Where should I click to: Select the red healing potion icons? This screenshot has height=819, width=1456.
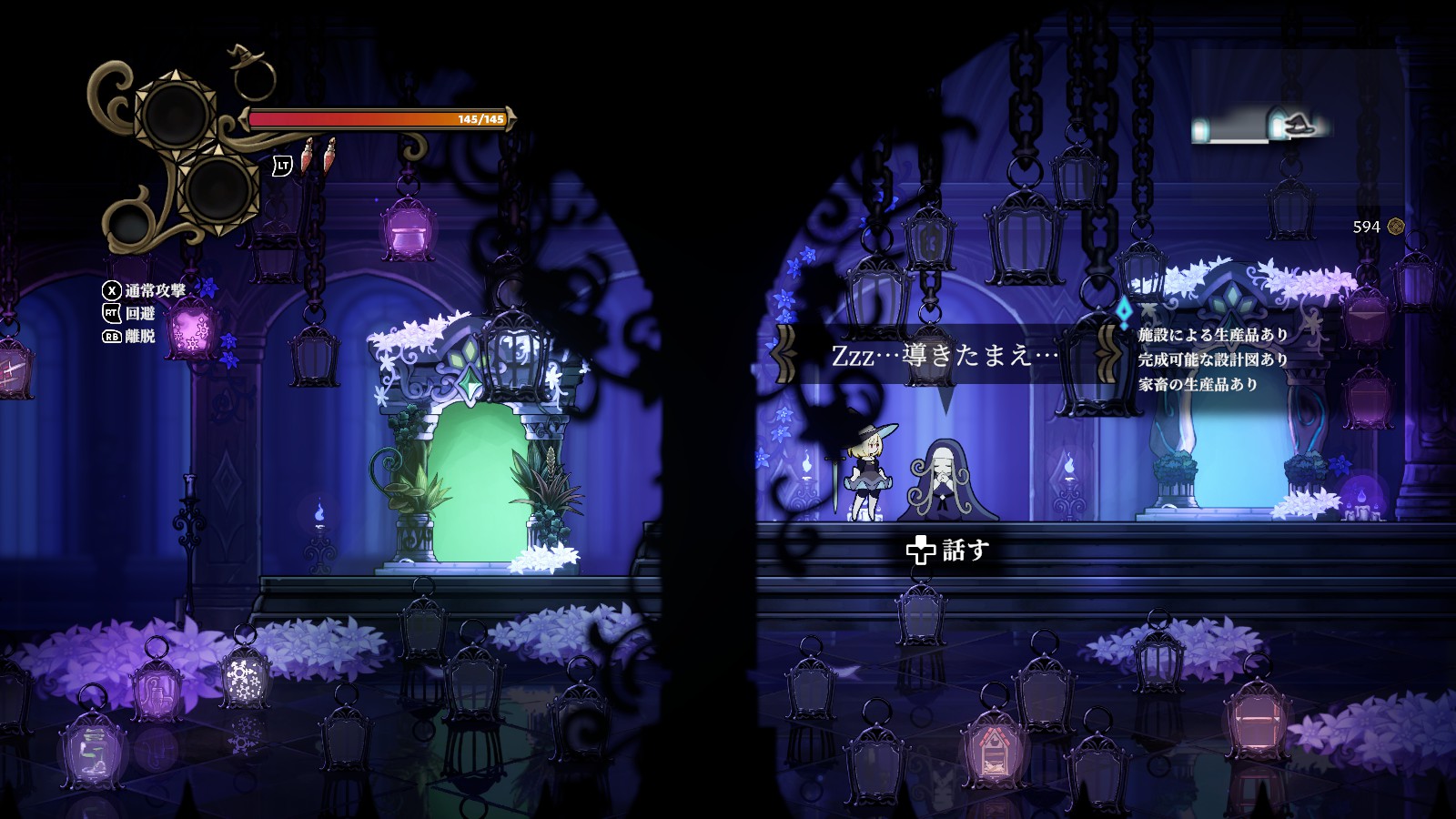click(x=318, y=157)
